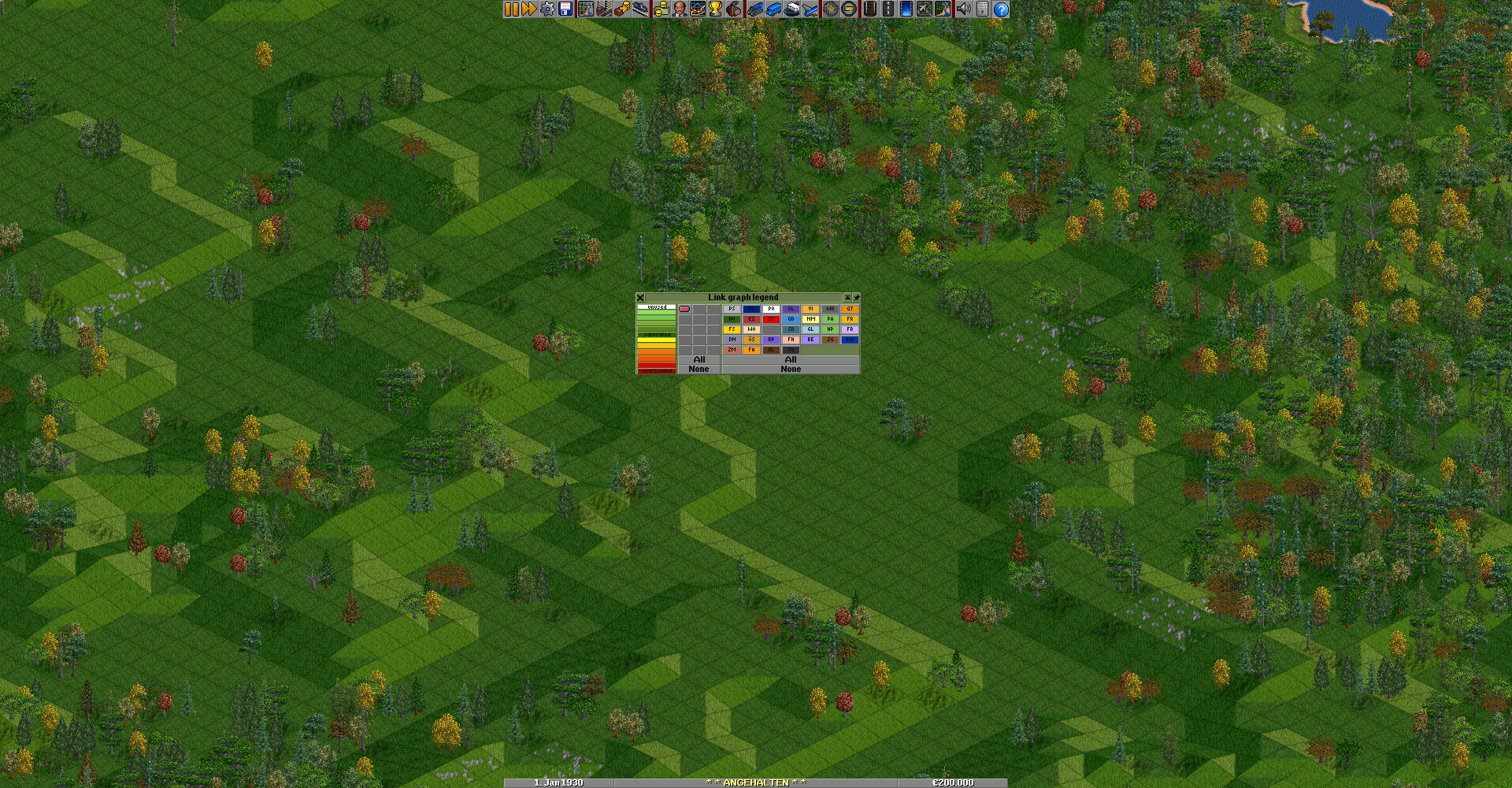Open the company league trophy menu
The height and width of the screenshot is (788, 1512).
coord(715,9)
